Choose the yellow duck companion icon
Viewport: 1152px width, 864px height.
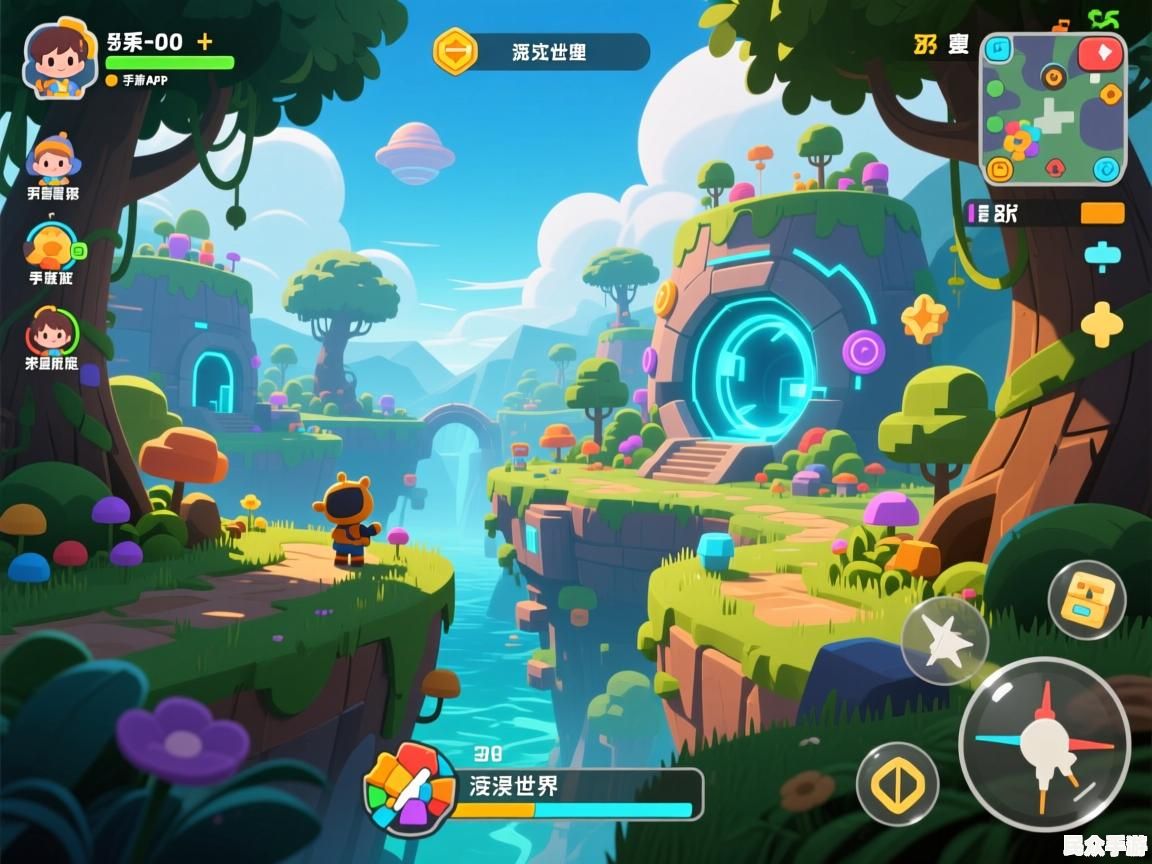50,246
